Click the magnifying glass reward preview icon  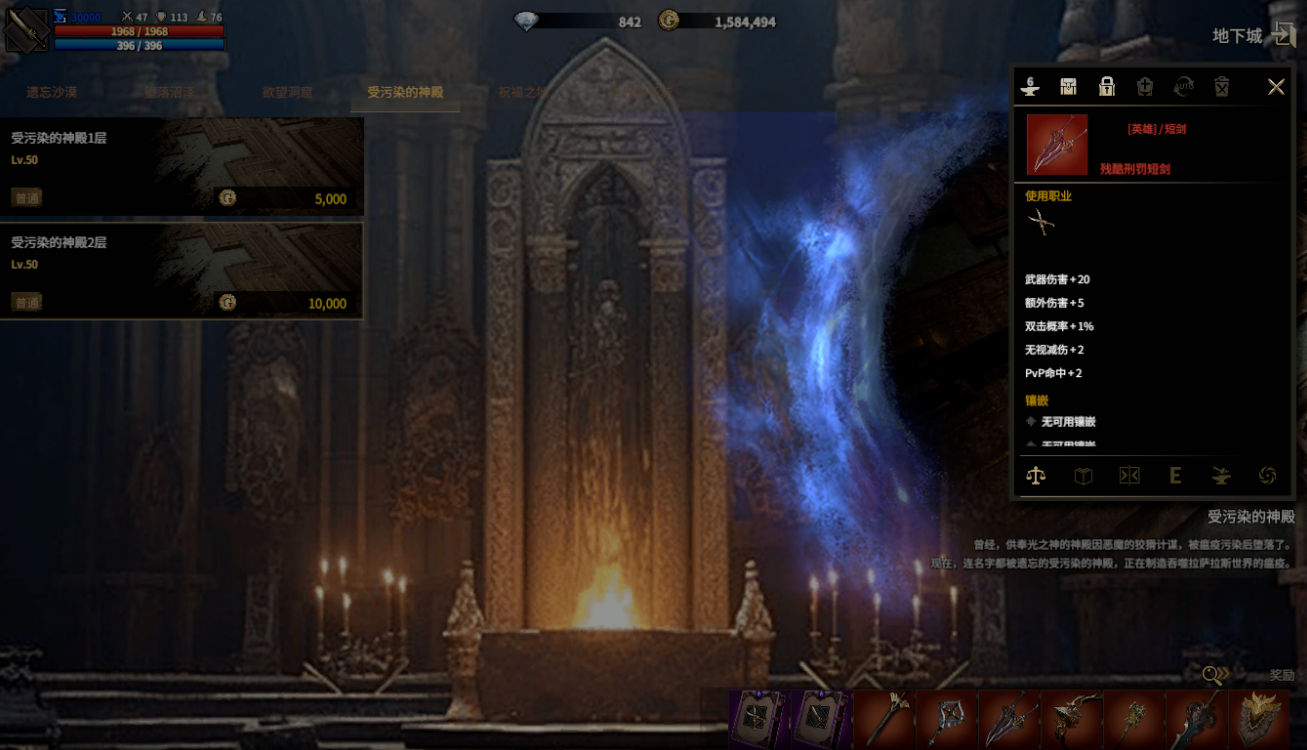point(1213,676)
